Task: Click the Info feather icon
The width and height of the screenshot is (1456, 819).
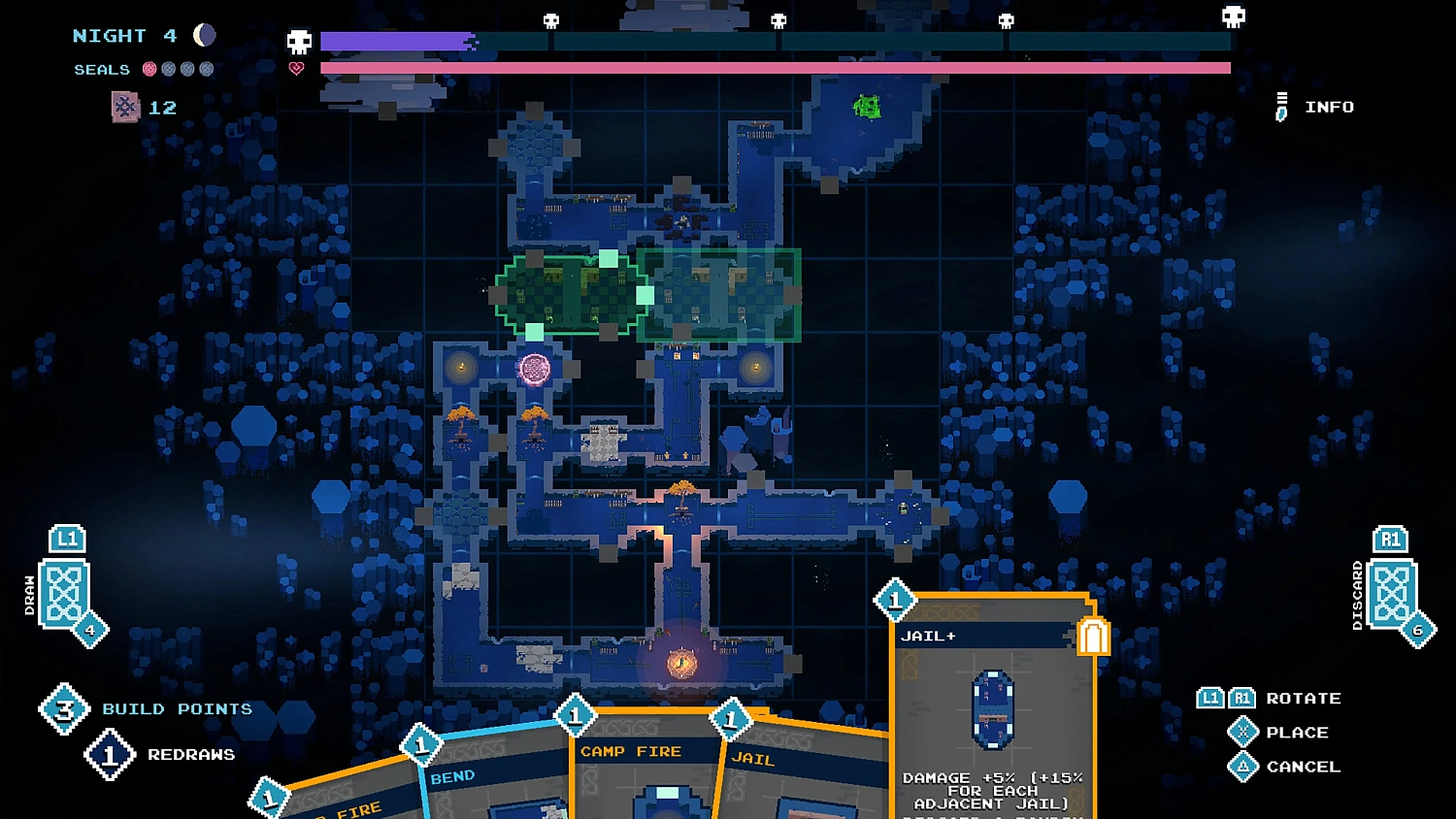Action: pyautogui.click(x=1279, y=106)
